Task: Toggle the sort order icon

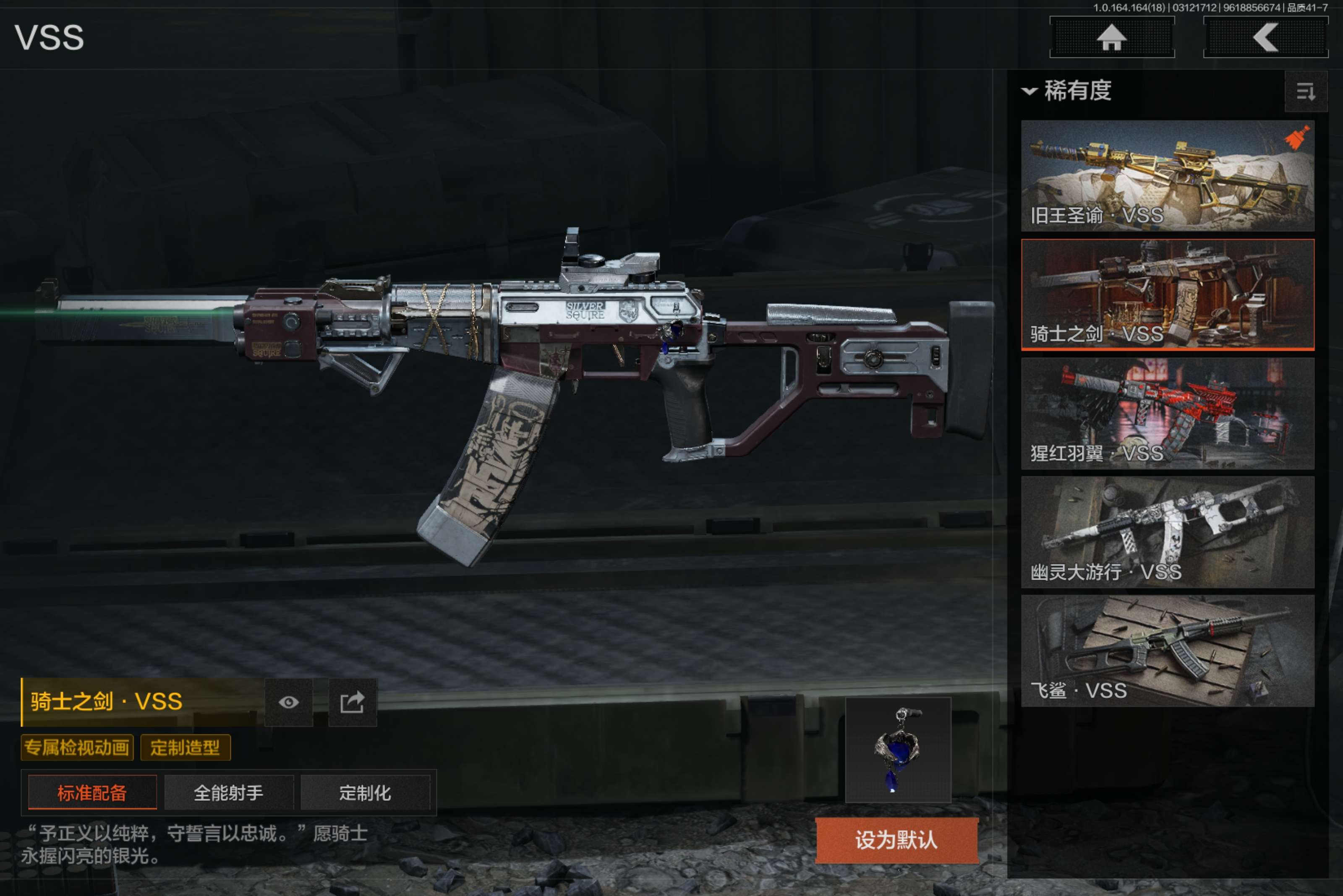Action: click(1305, 91)
